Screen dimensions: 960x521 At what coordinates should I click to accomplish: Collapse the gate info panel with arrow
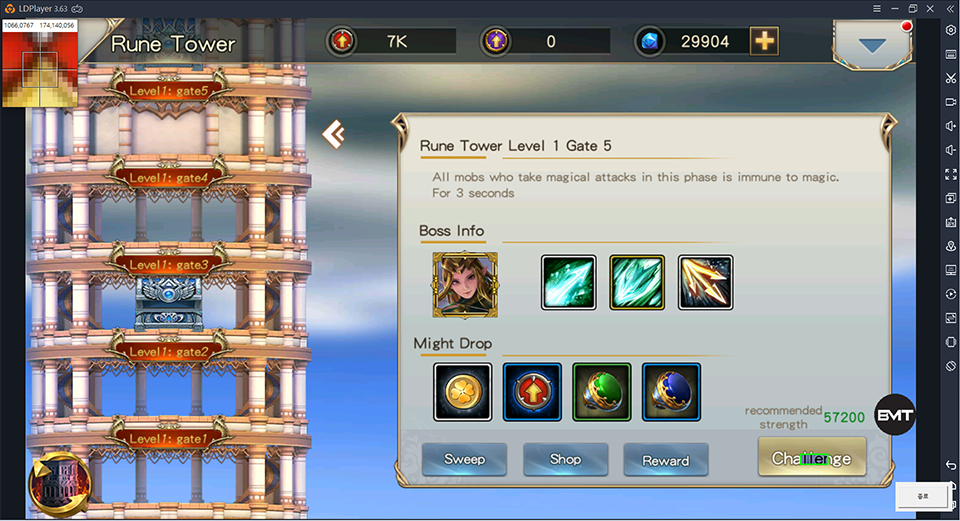click(333, 134)
